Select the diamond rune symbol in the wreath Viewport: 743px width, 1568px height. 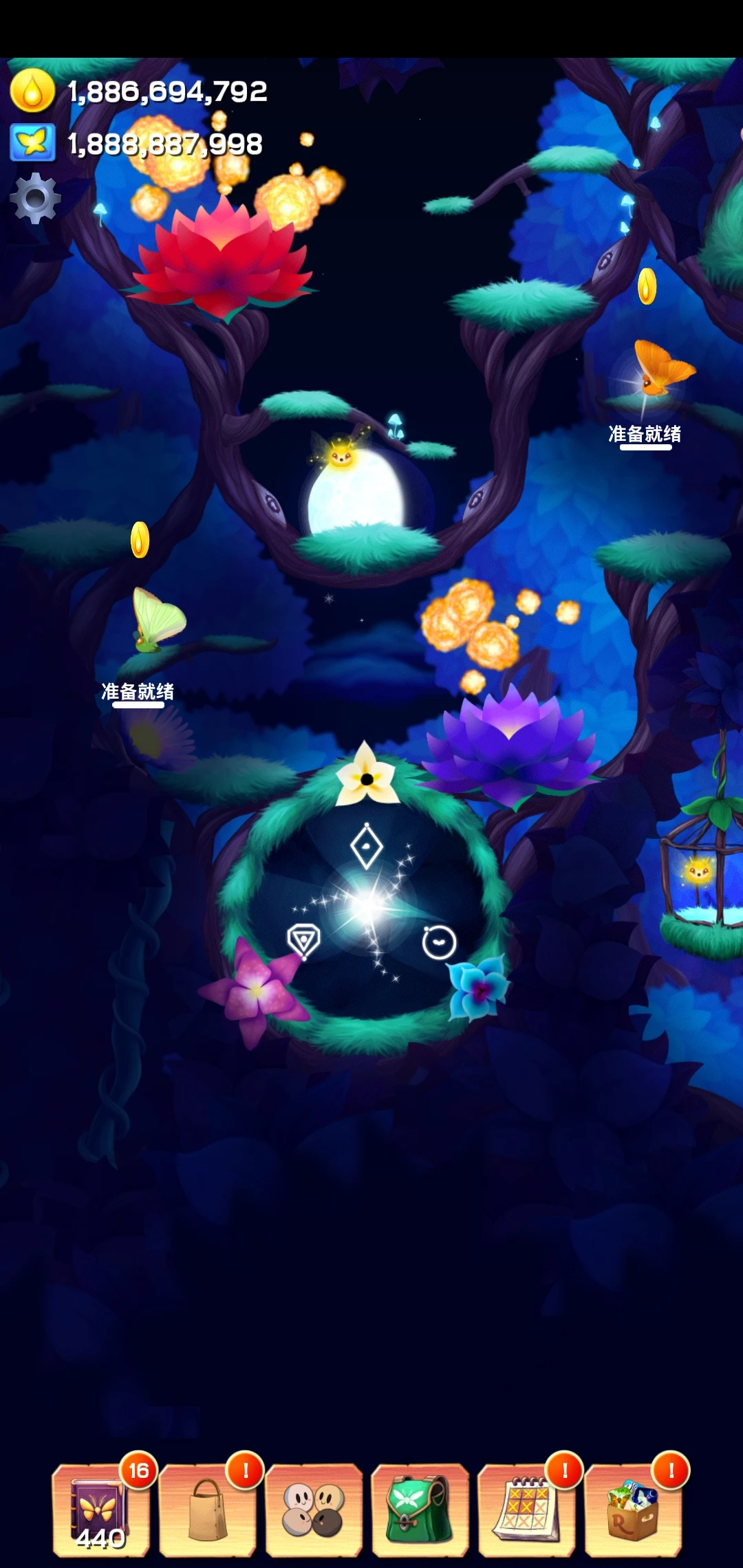tap(367, 847)
